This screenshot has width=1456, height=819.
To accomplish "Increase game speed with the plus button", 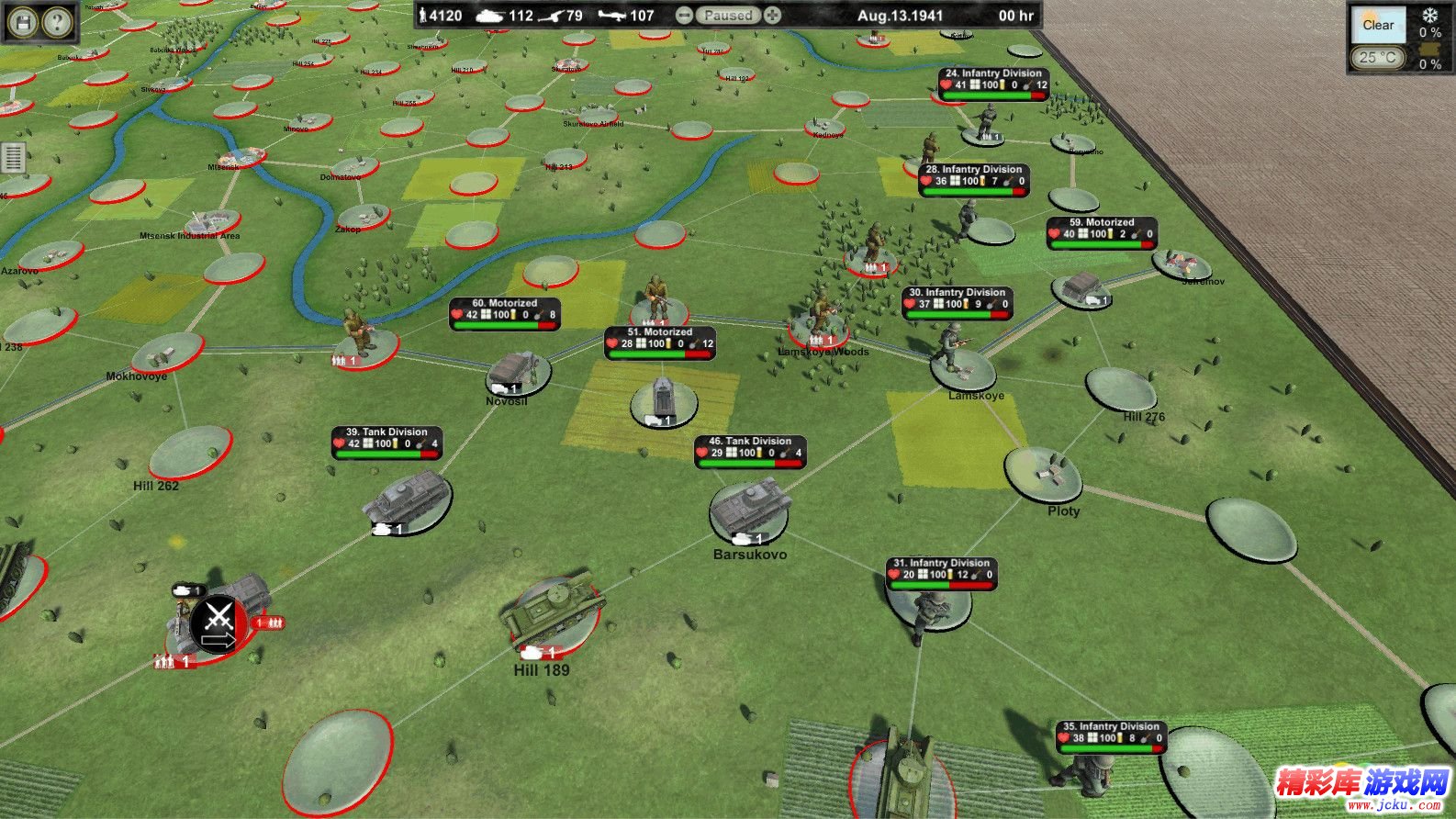I will point(773,16).
